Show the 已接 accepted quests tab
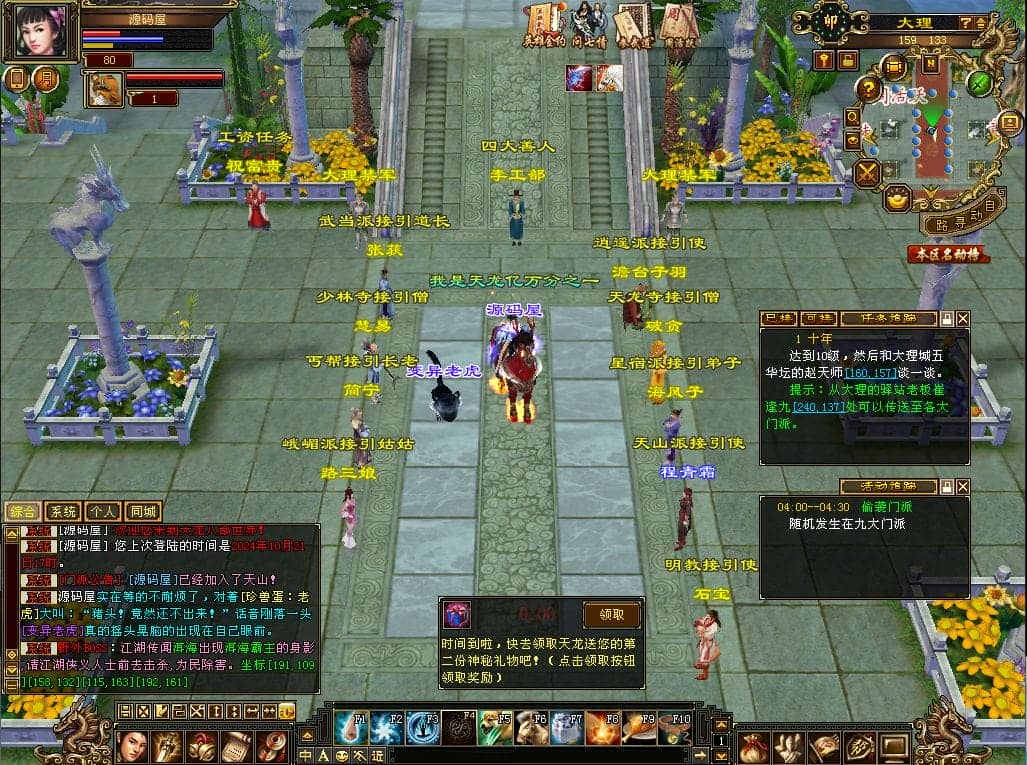The height and width of the screenshot is (765, 1027). point(778,318)
